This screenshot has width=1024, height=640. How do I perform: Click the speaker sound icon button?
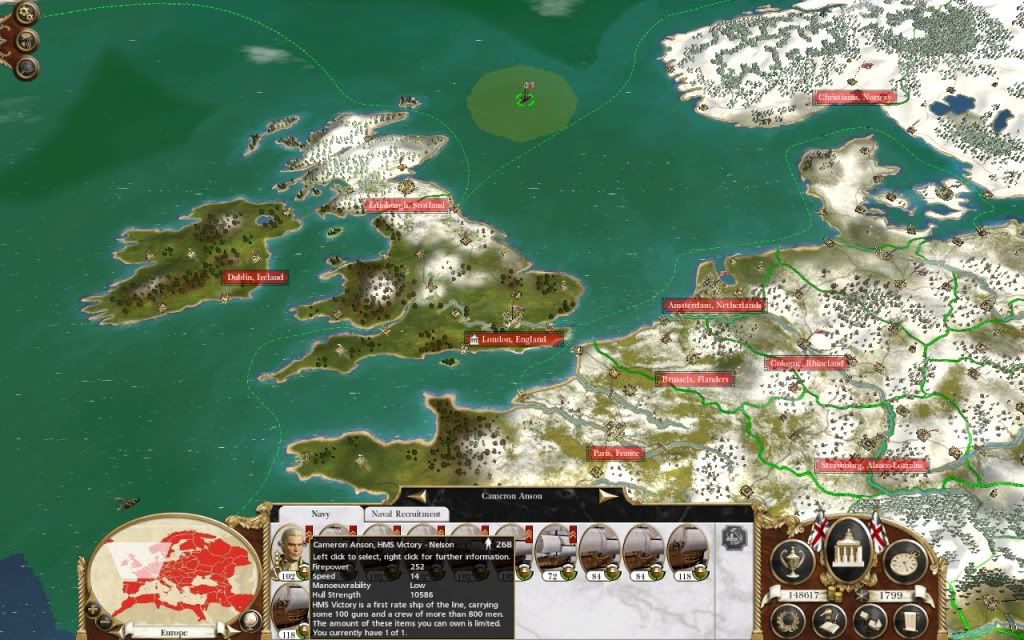[x=27, y=41]
